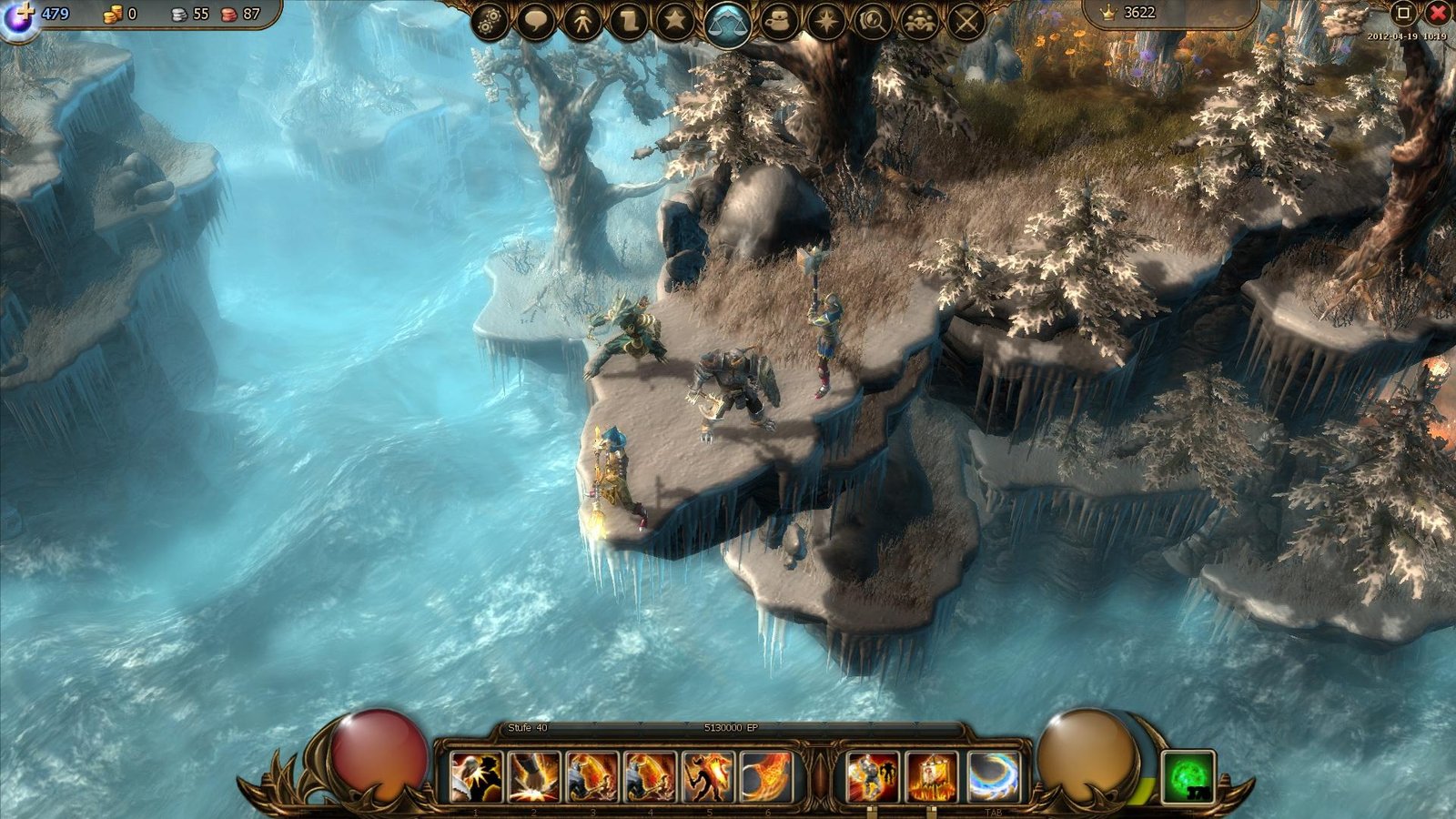Viewport: 1456px width, 819px height.
Task: Cast the skill in hotbar slot 1
Action: pos(474,776)
